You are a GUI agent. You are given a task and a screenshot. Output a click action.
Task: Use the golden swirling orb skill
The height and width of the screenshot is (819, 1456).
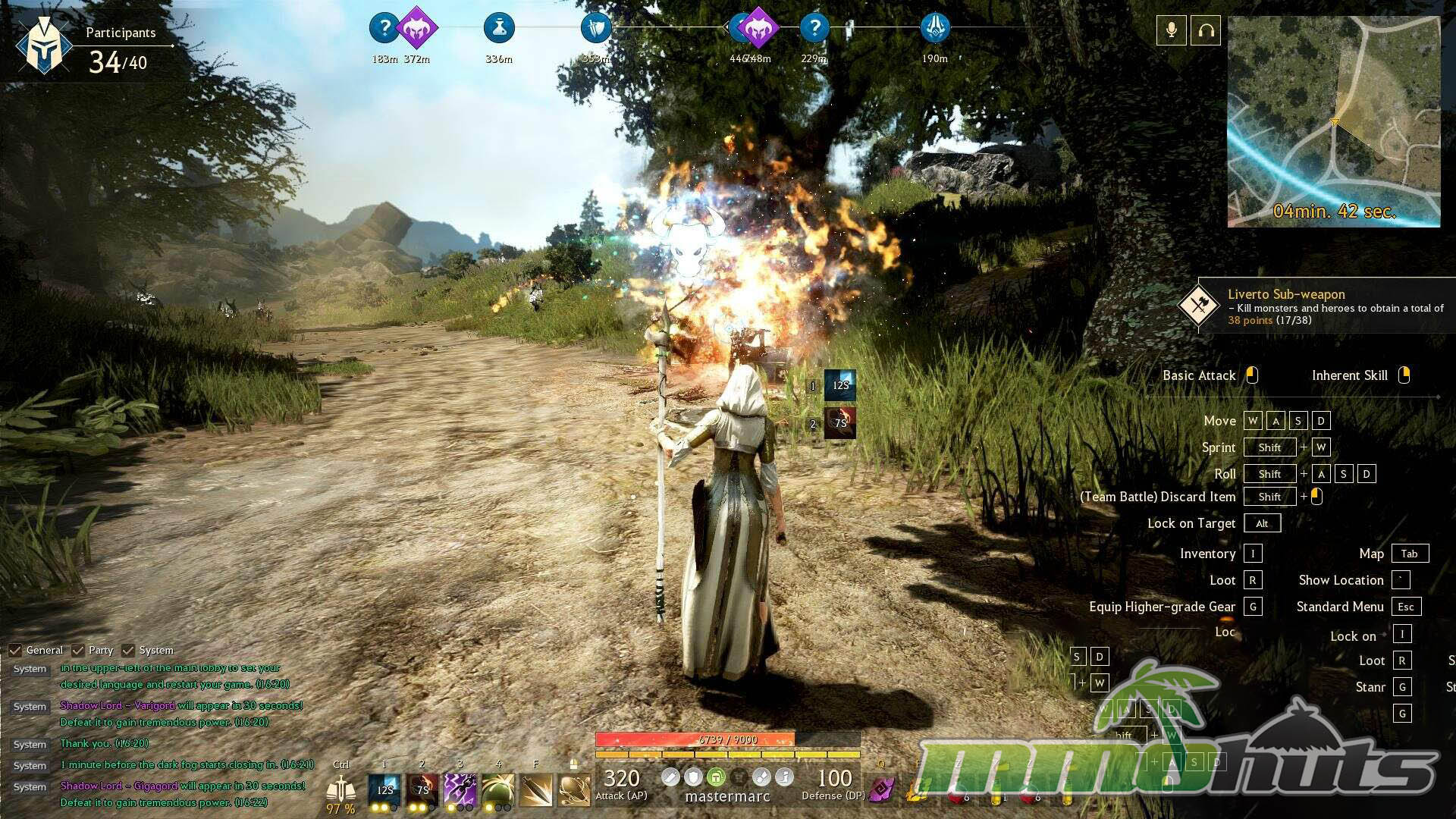click(574, 789)
